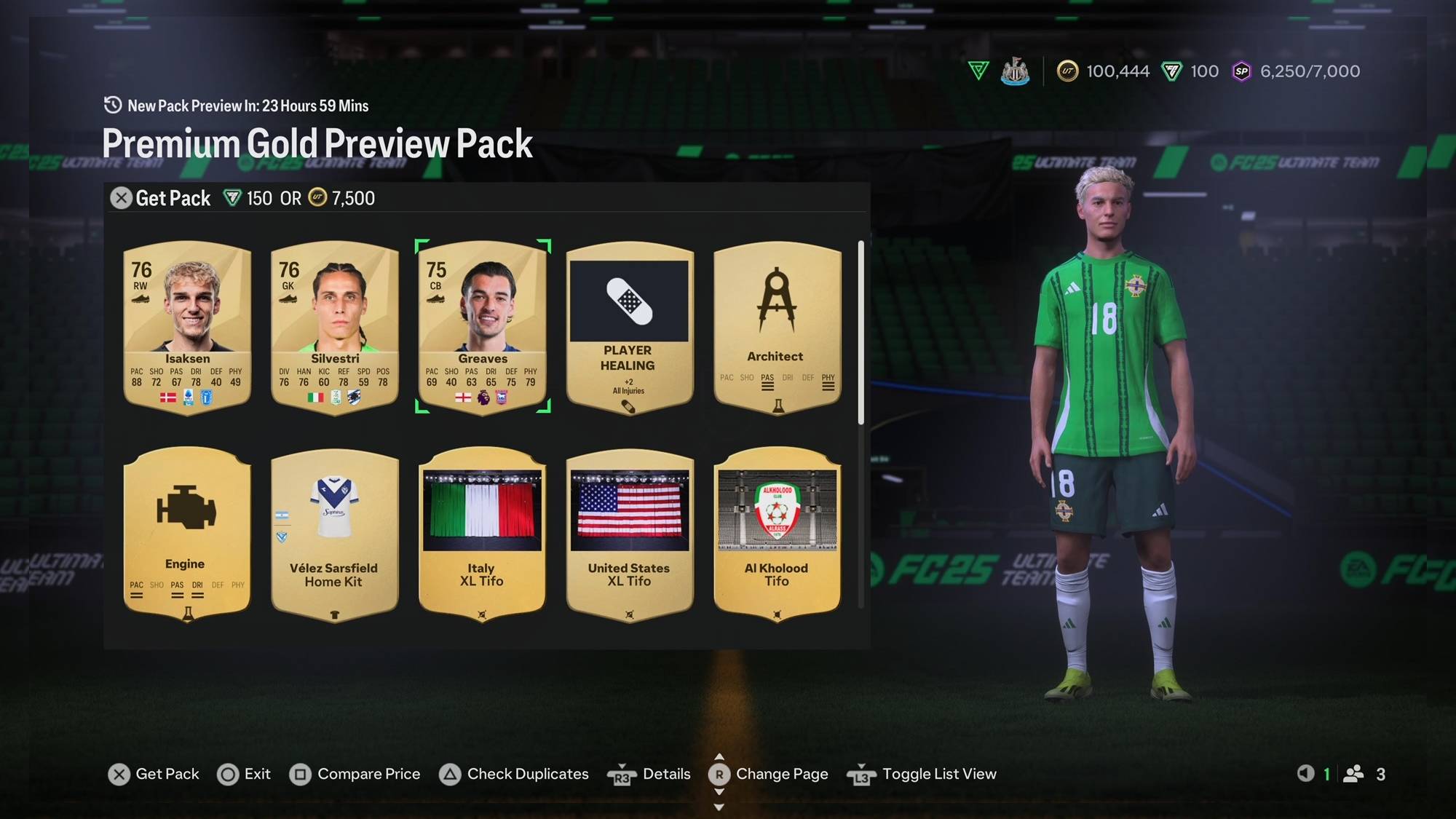Viewport: 1456px width, 819px height.
Task: Choose the Silvestri goalkeeper card
Action: 335,326
